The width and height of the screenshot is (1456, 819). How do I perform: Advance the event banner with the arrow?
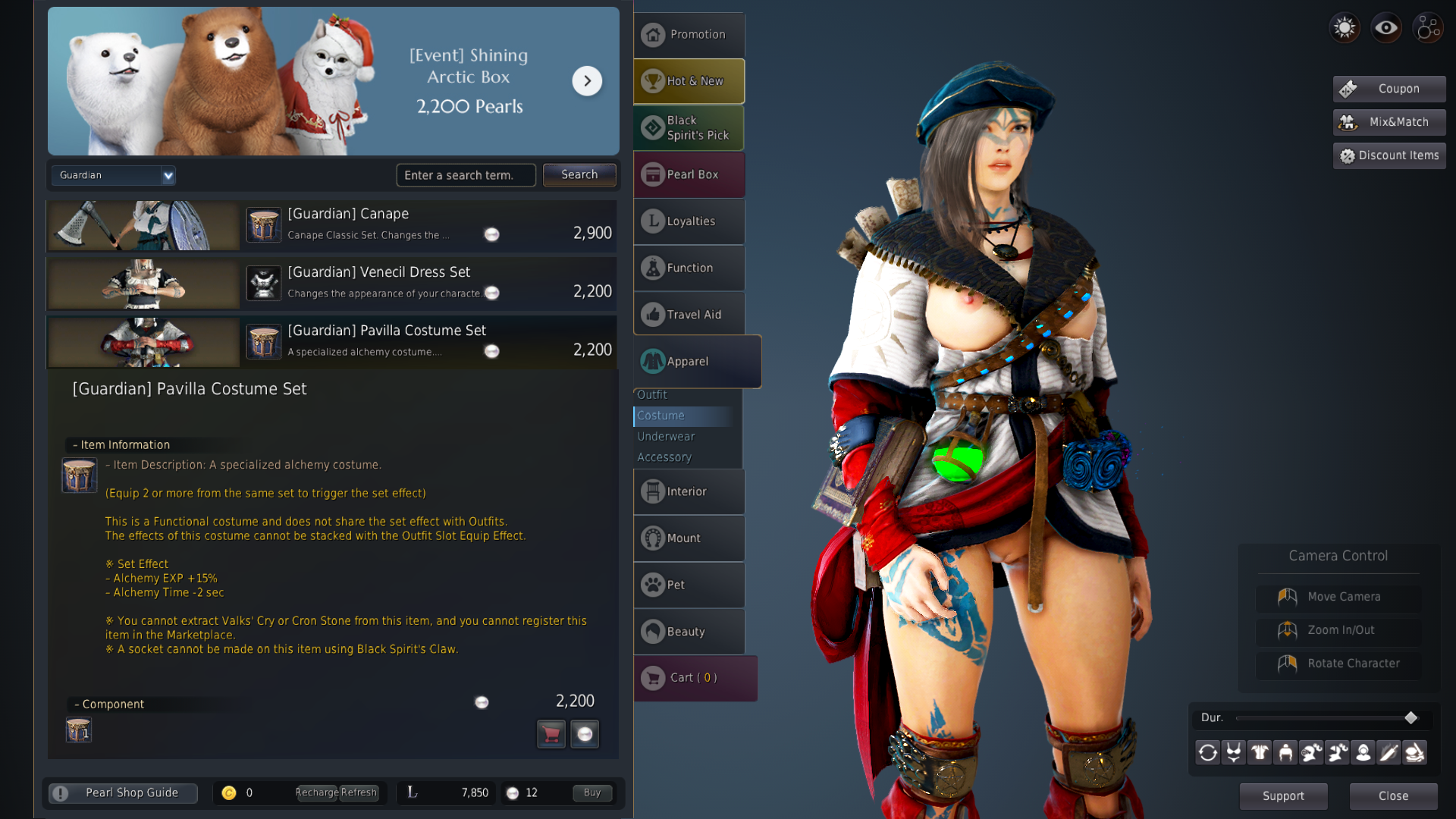(x=587, y=81)
